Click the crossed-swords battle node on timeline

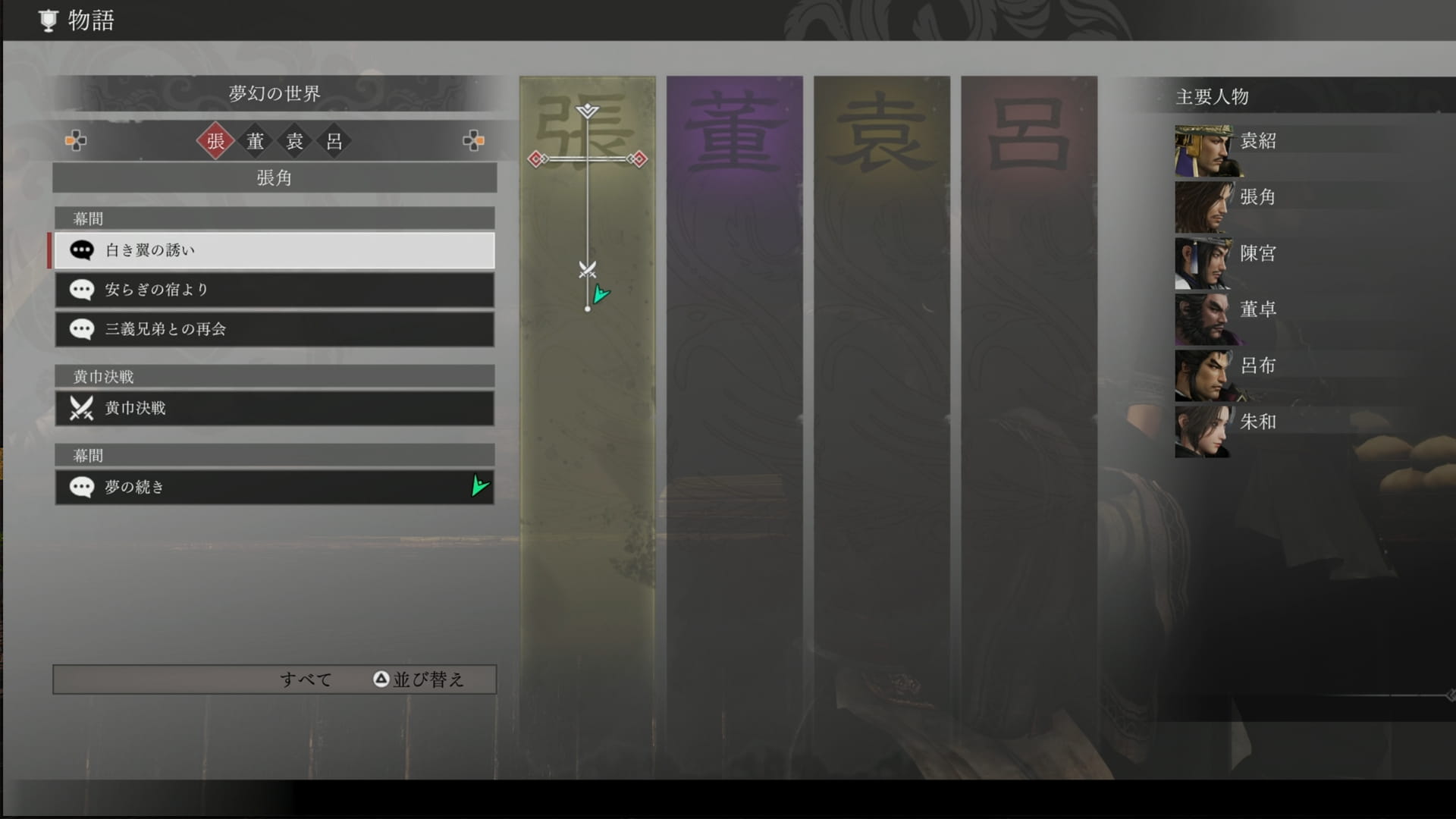pos(587,269)
